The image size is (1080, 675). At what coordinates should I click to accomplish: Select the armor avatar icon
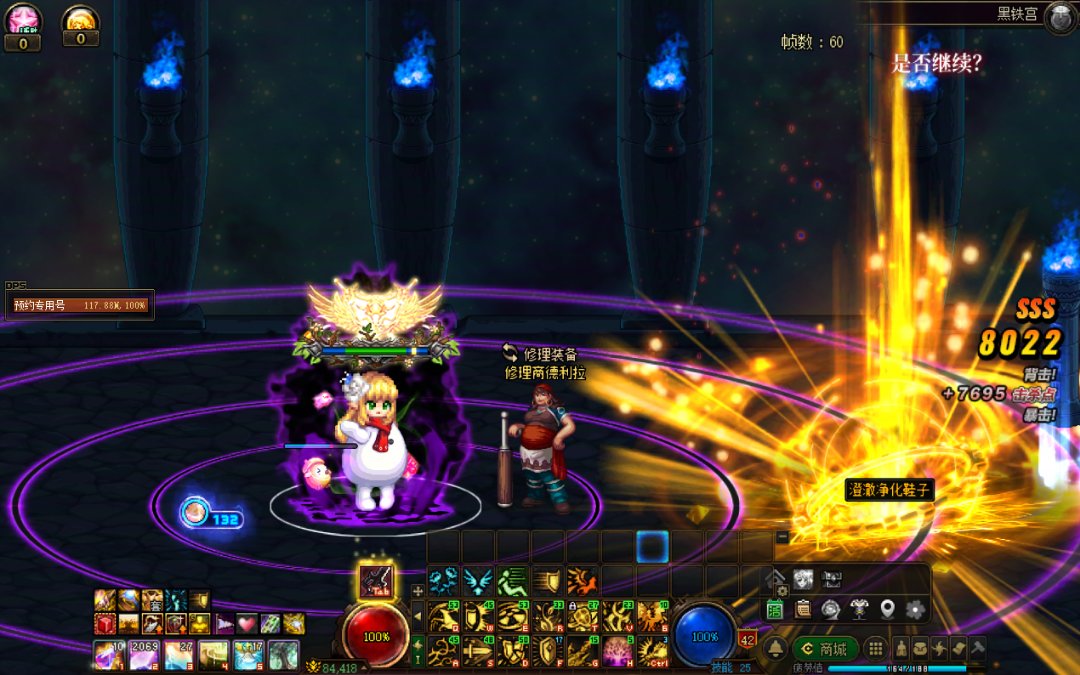coord(858,608)
